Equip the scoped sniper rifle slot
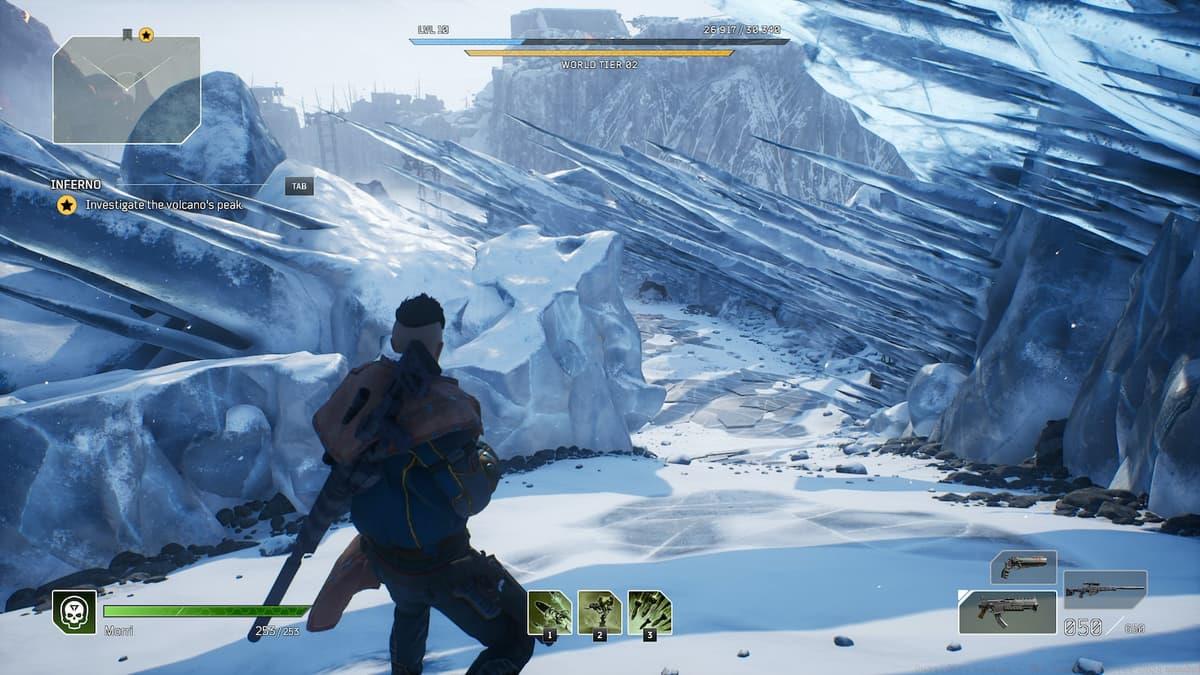Viewport: 1200px width, 675px height. pos(1105,590)
